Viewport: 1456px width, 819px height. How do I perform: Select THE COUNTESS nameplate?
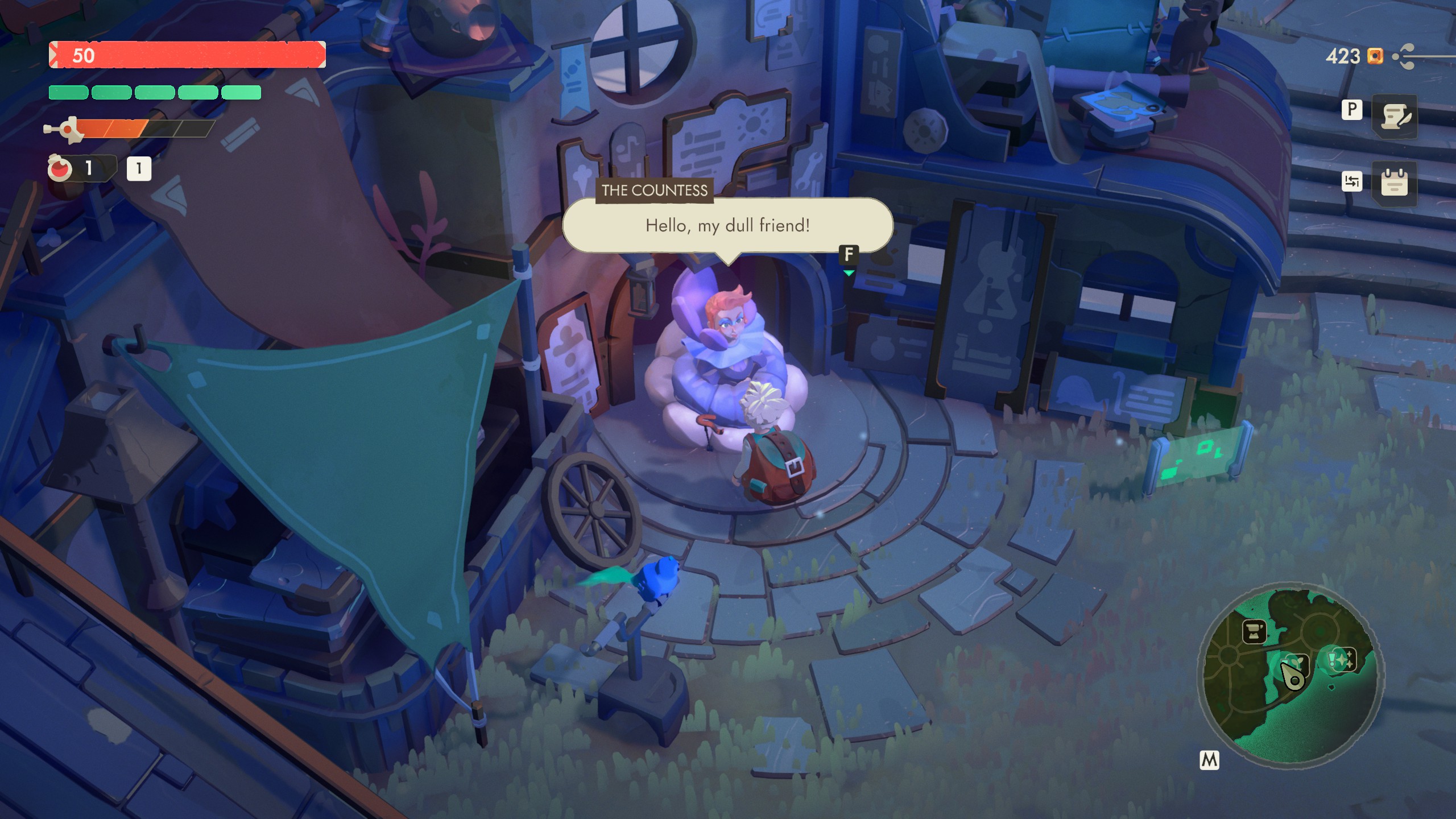[x=654, y=191]
